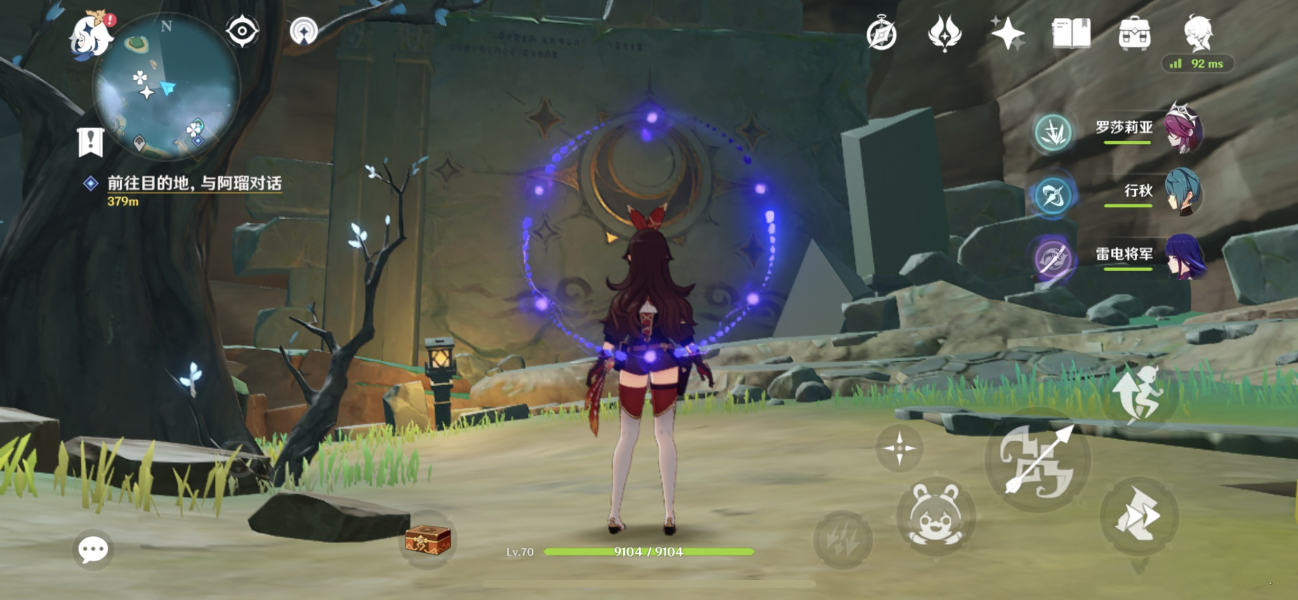
Task: Open the circular minimap
Action: [x=166, y=84]
